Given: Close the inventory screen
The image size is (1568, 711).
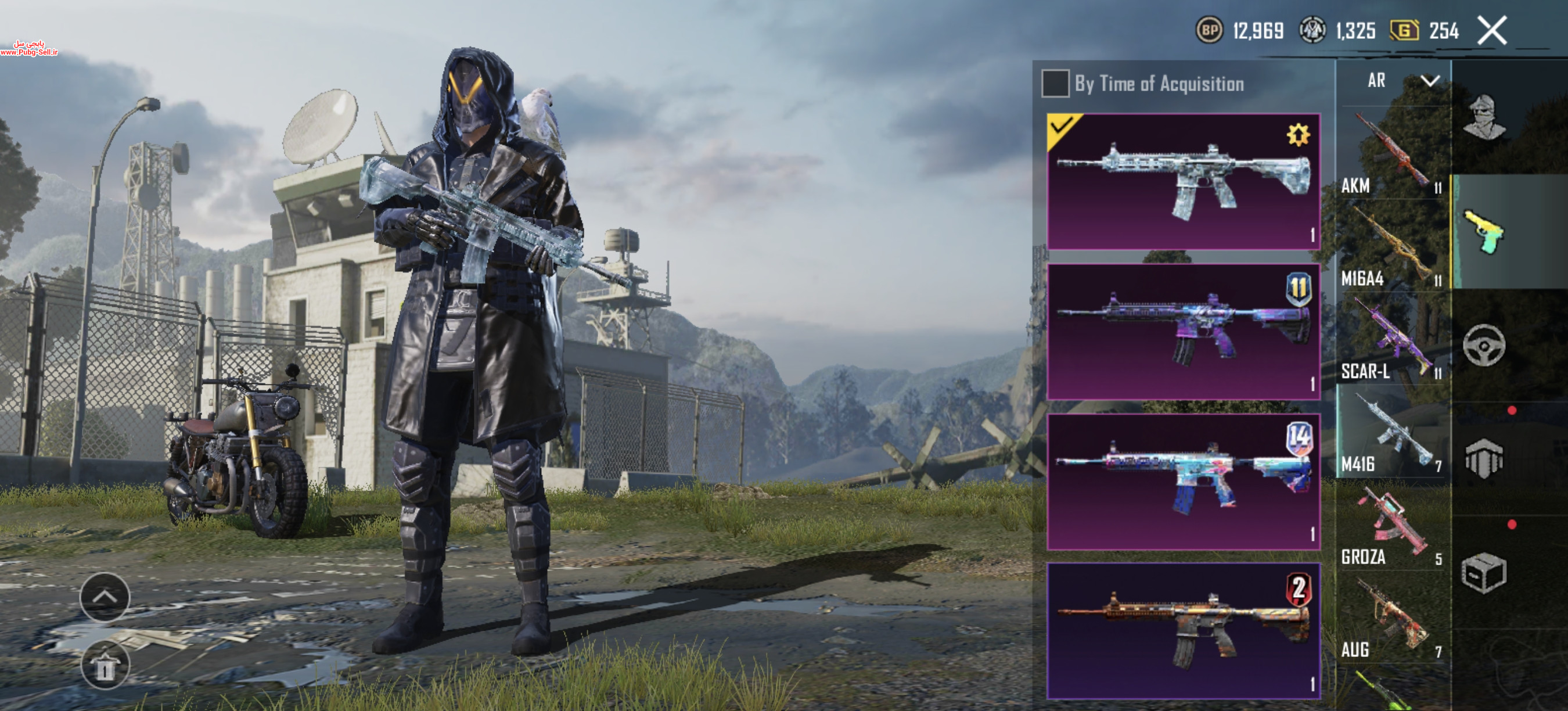Looking at the screenshot, I should [1492, 30].
